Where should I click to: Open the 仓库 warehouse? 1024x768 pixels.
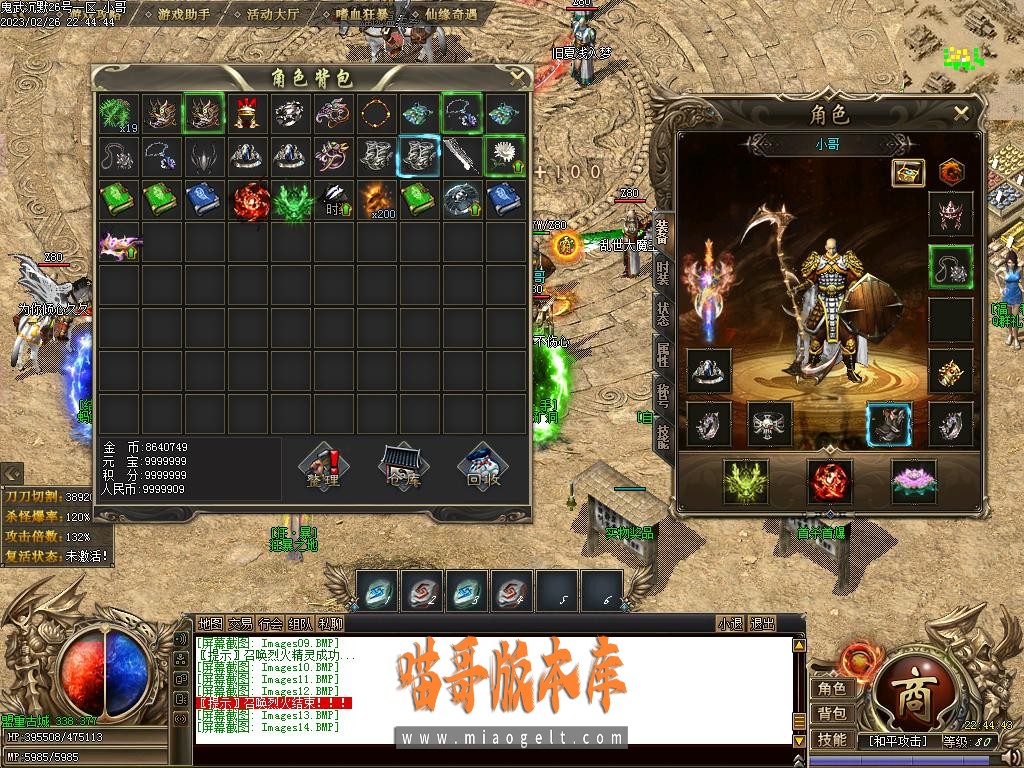pos(403,467)
